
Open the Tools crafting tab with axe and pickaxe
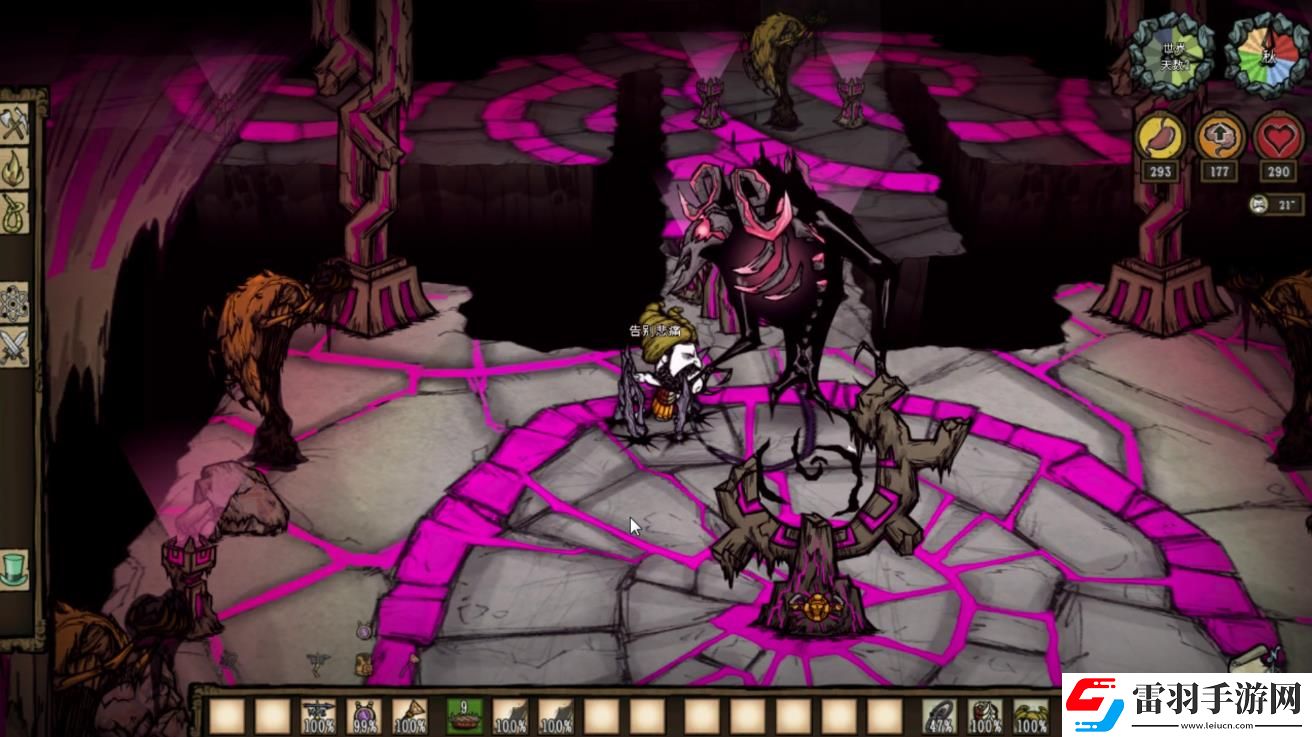point(15,125)
